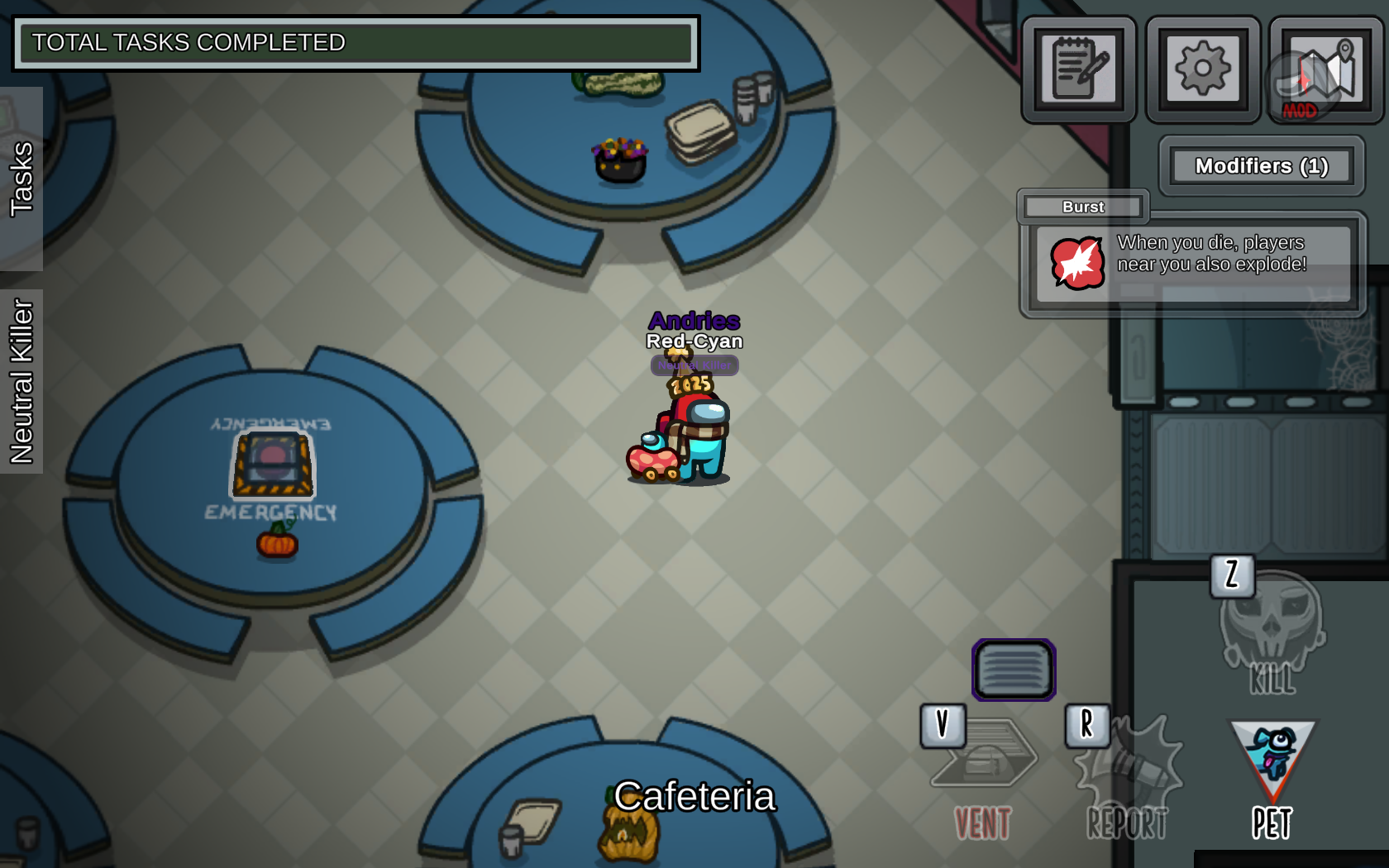
Task: Open the gear settings menu
Action: (x=1203, y=69)
